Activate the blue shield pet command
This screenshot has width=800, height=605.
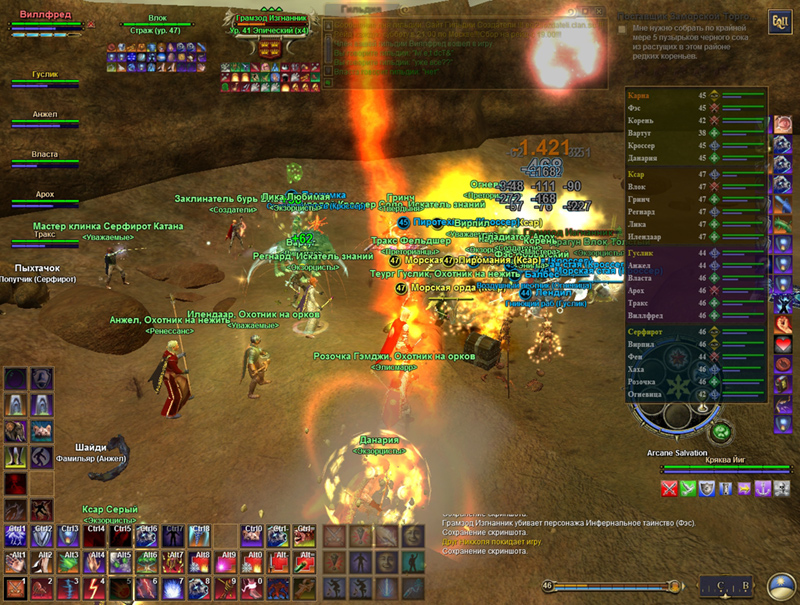coord(707,487)
